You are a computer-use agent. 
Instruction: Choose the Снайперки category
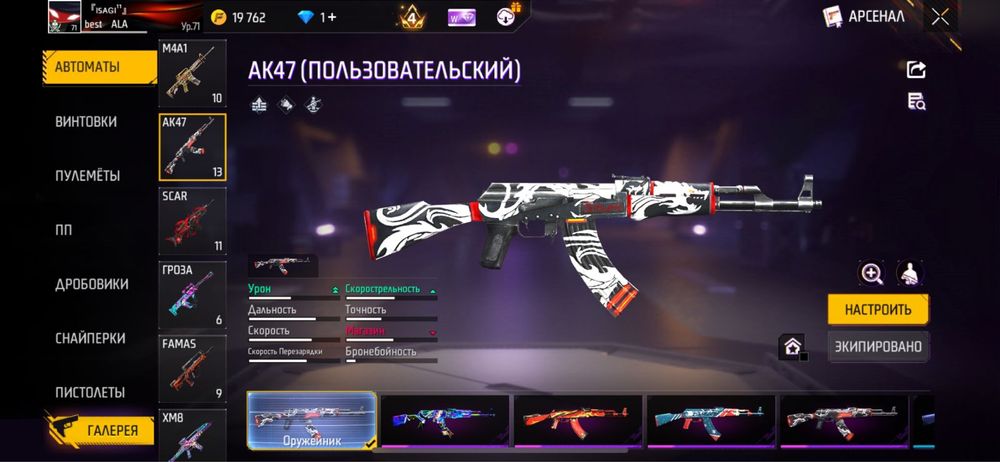click(90, 338)
